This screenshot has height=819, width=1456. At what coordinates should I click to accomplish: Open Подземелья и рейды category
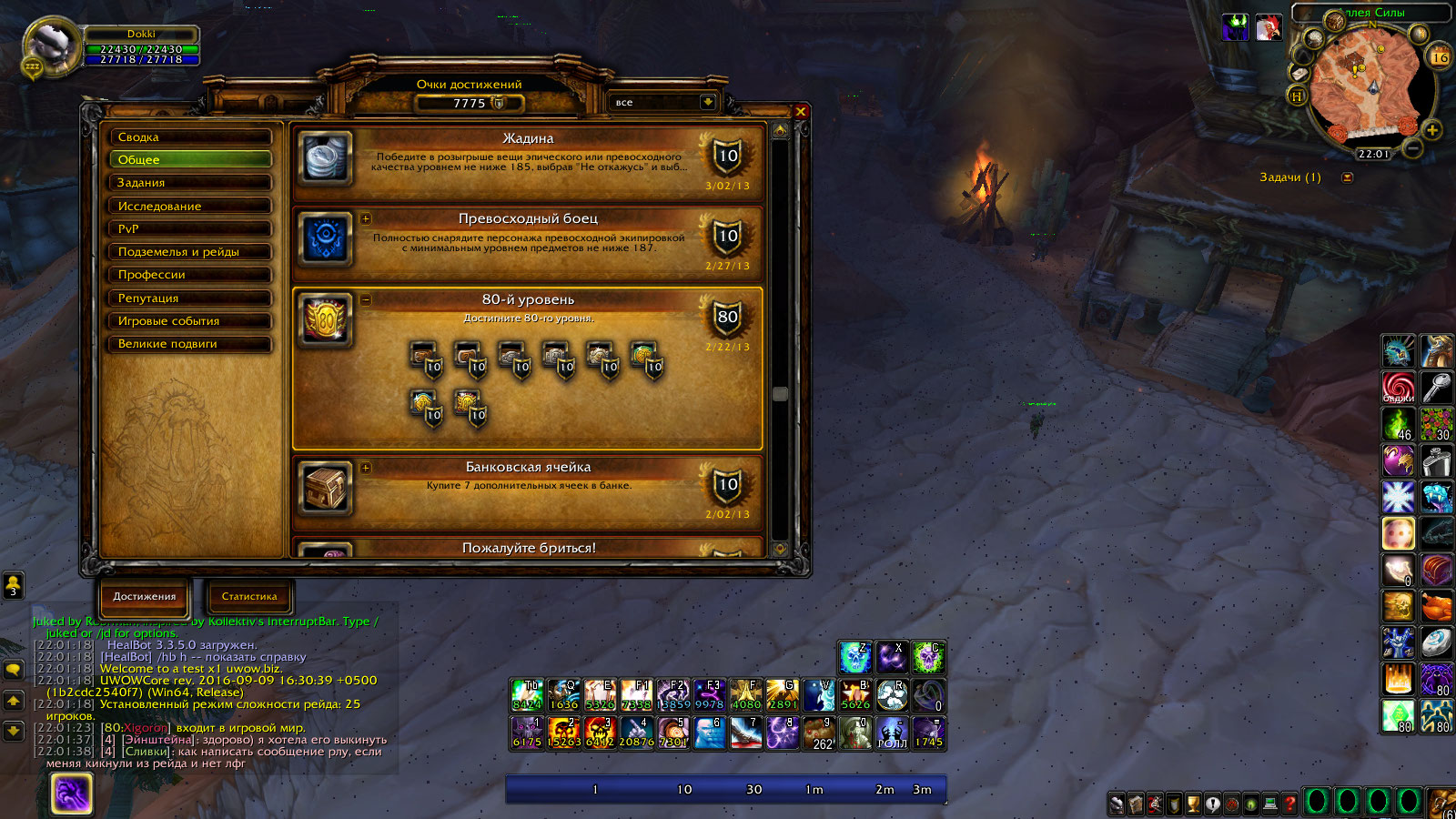(x=190, y=252)
